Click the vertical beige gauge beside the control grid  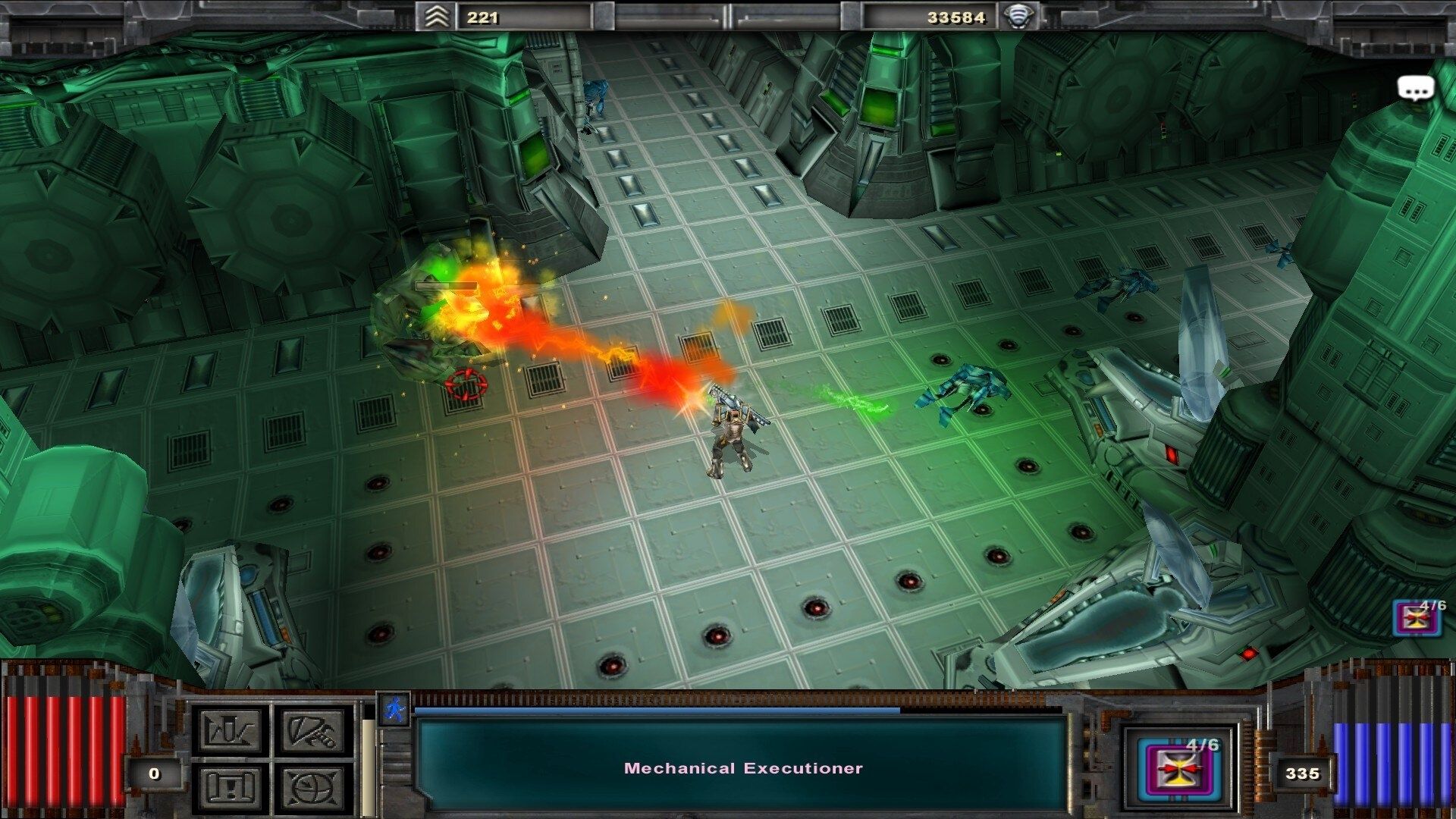(x=366, y=766)
